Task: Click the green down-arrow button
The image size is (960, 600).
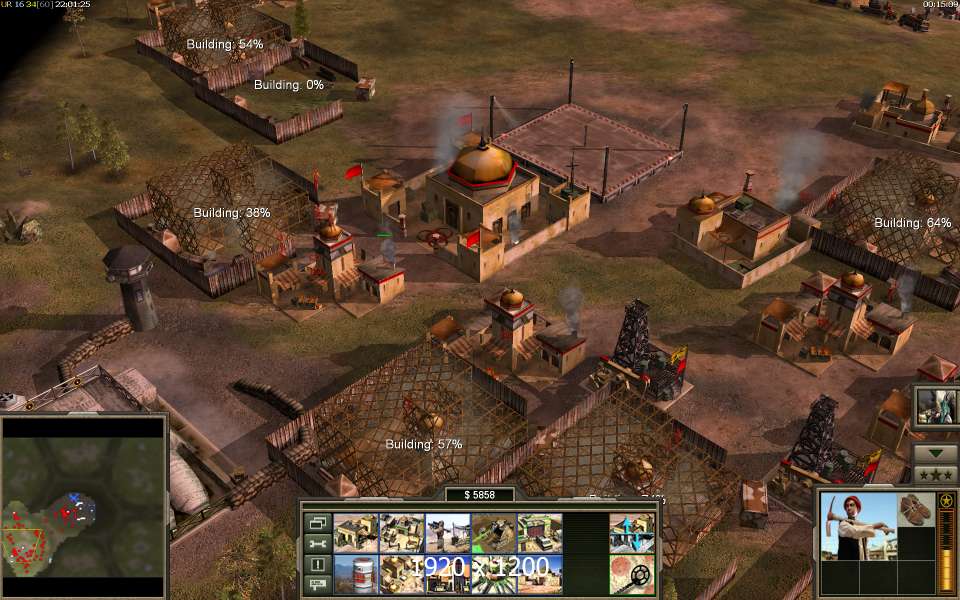Action: click(935, 453)
